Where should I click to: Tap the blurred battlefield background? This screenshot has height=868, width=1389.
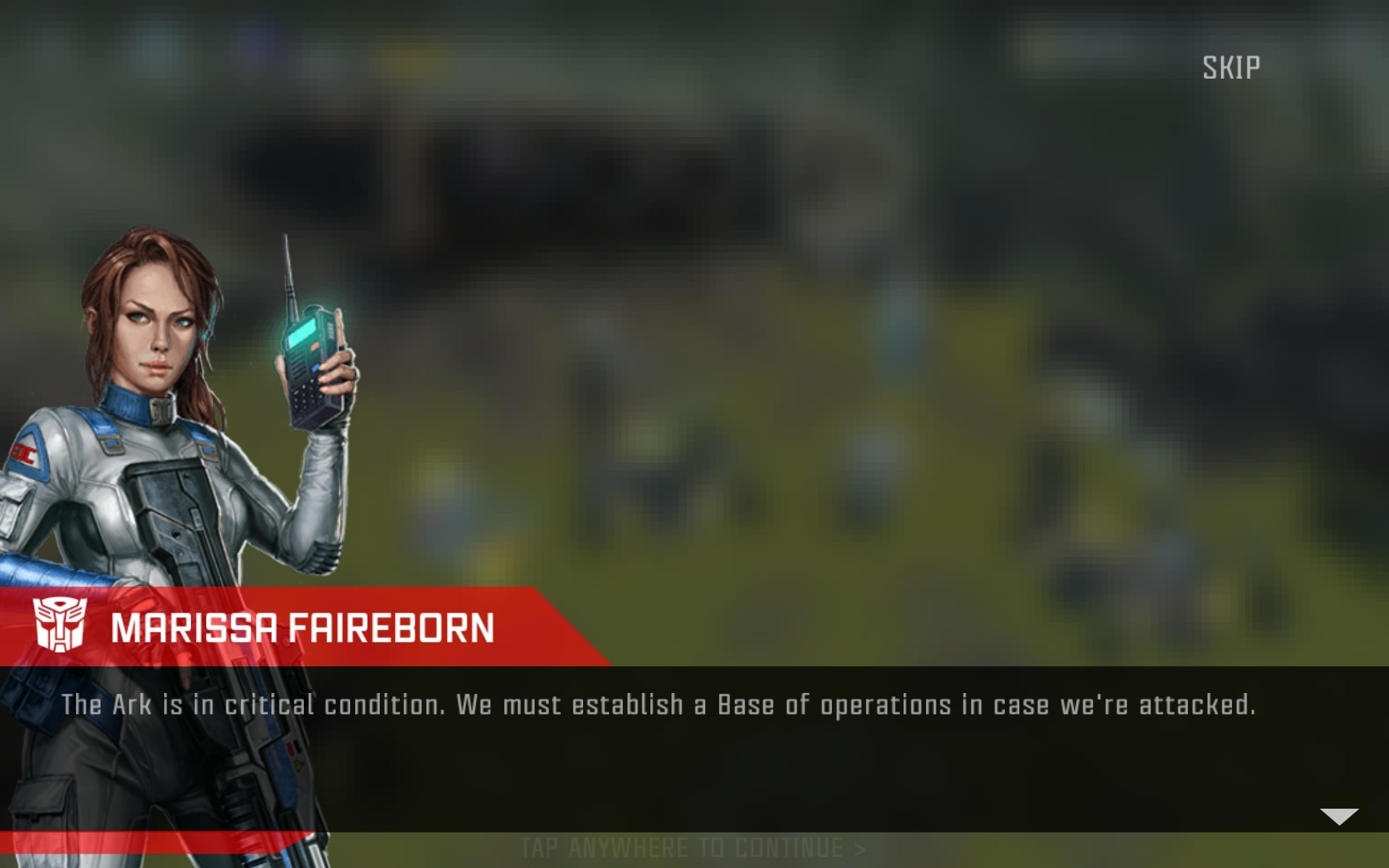[868, 289]
